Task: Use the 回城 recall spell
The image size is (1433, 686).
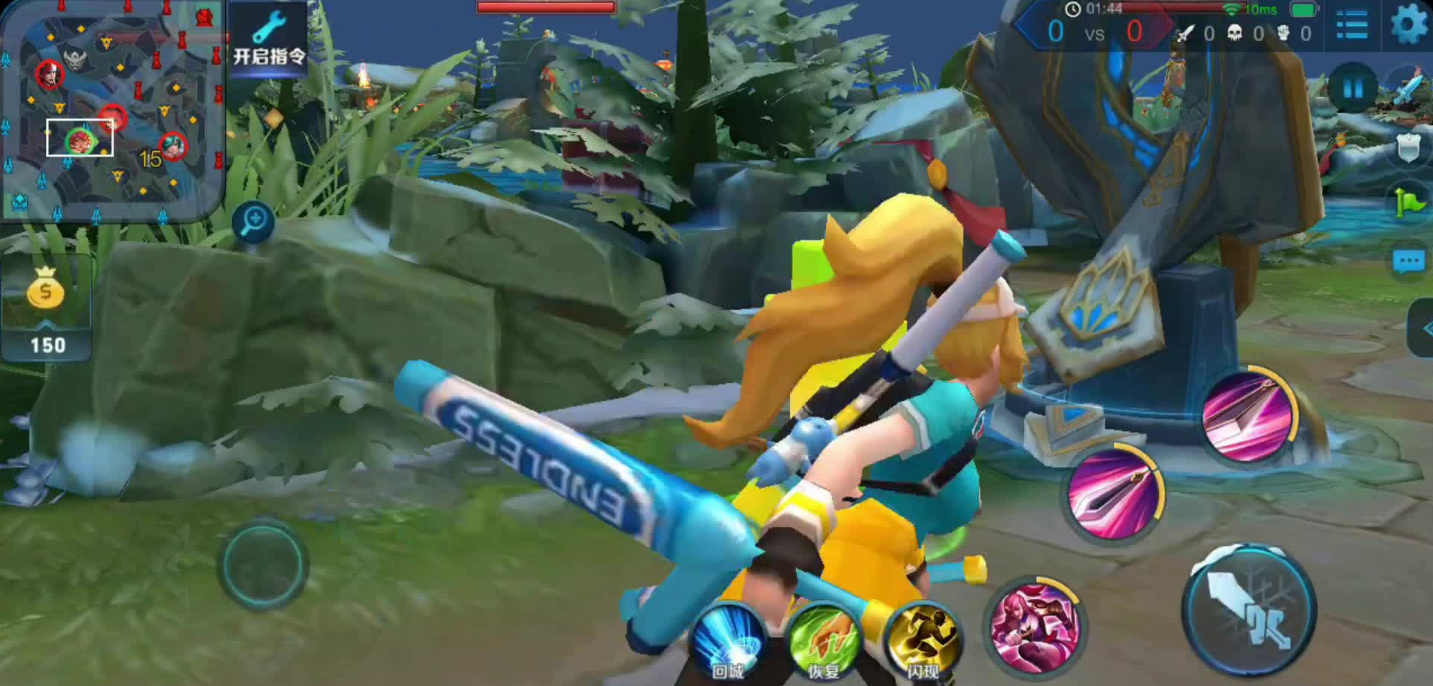Action: point(729,640)
